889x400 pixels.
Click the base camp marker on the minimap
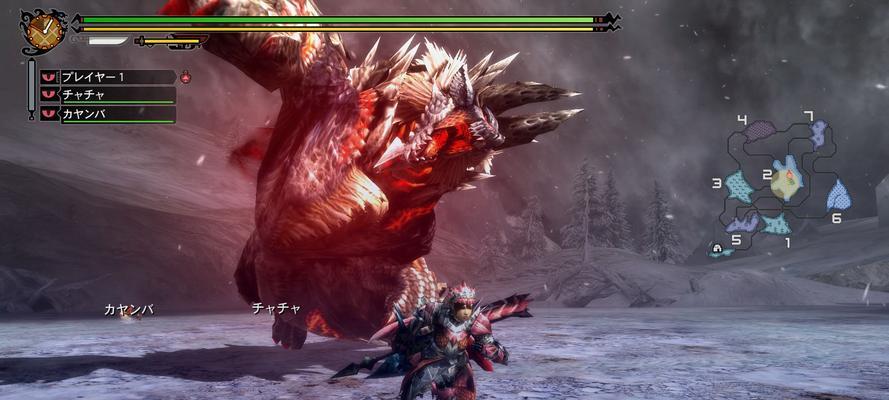(x=717, y=248)
